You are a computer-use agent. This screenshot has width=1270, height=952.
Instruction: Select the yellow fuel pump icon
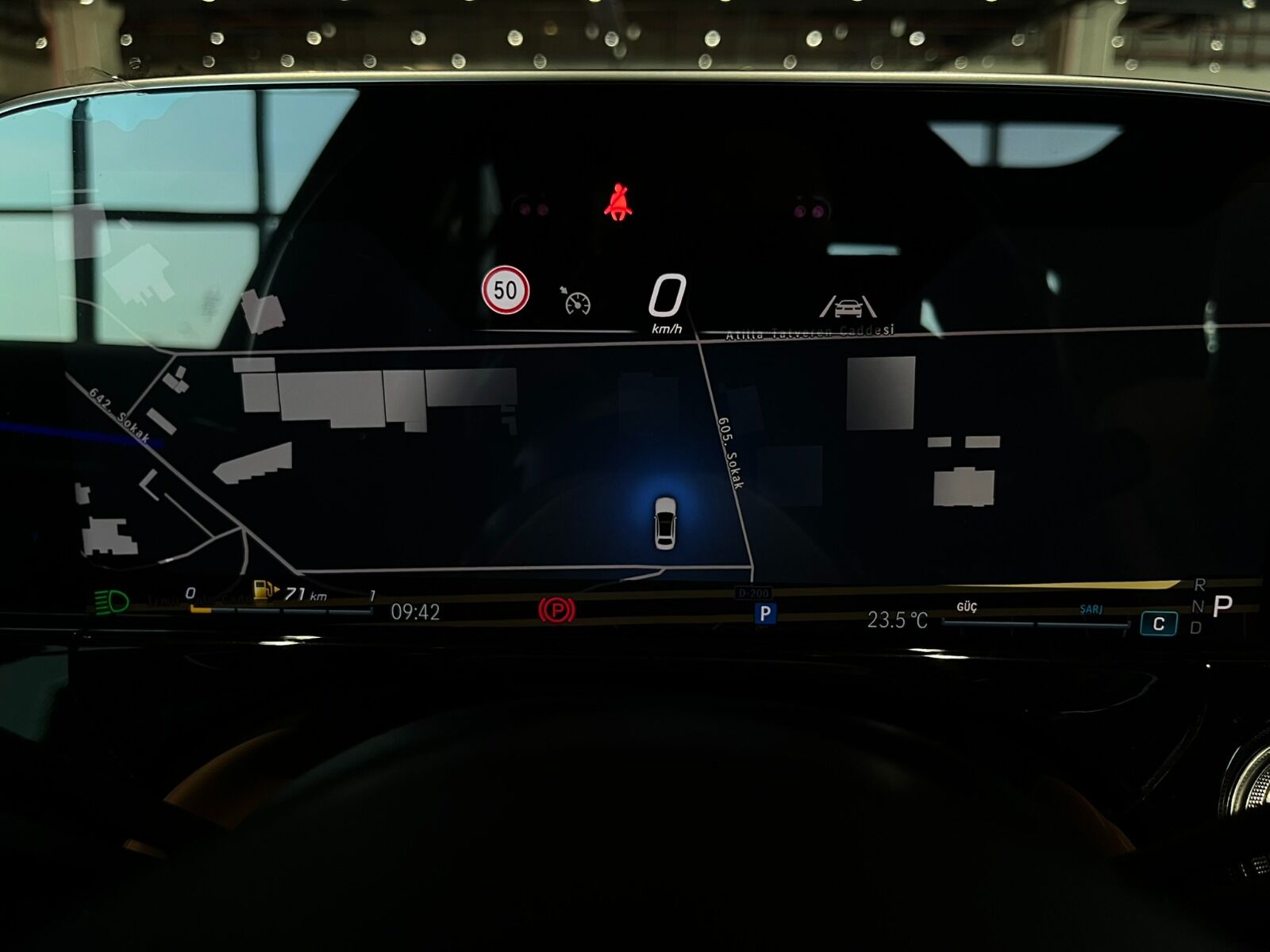click(x=264, y=591)
